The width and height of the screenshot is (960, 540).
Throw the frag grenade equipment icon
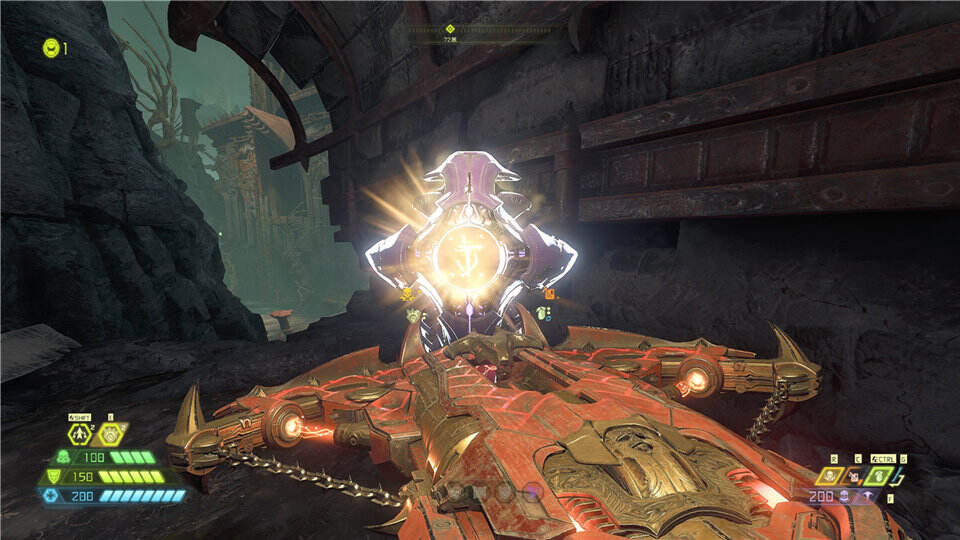(878, 476)
